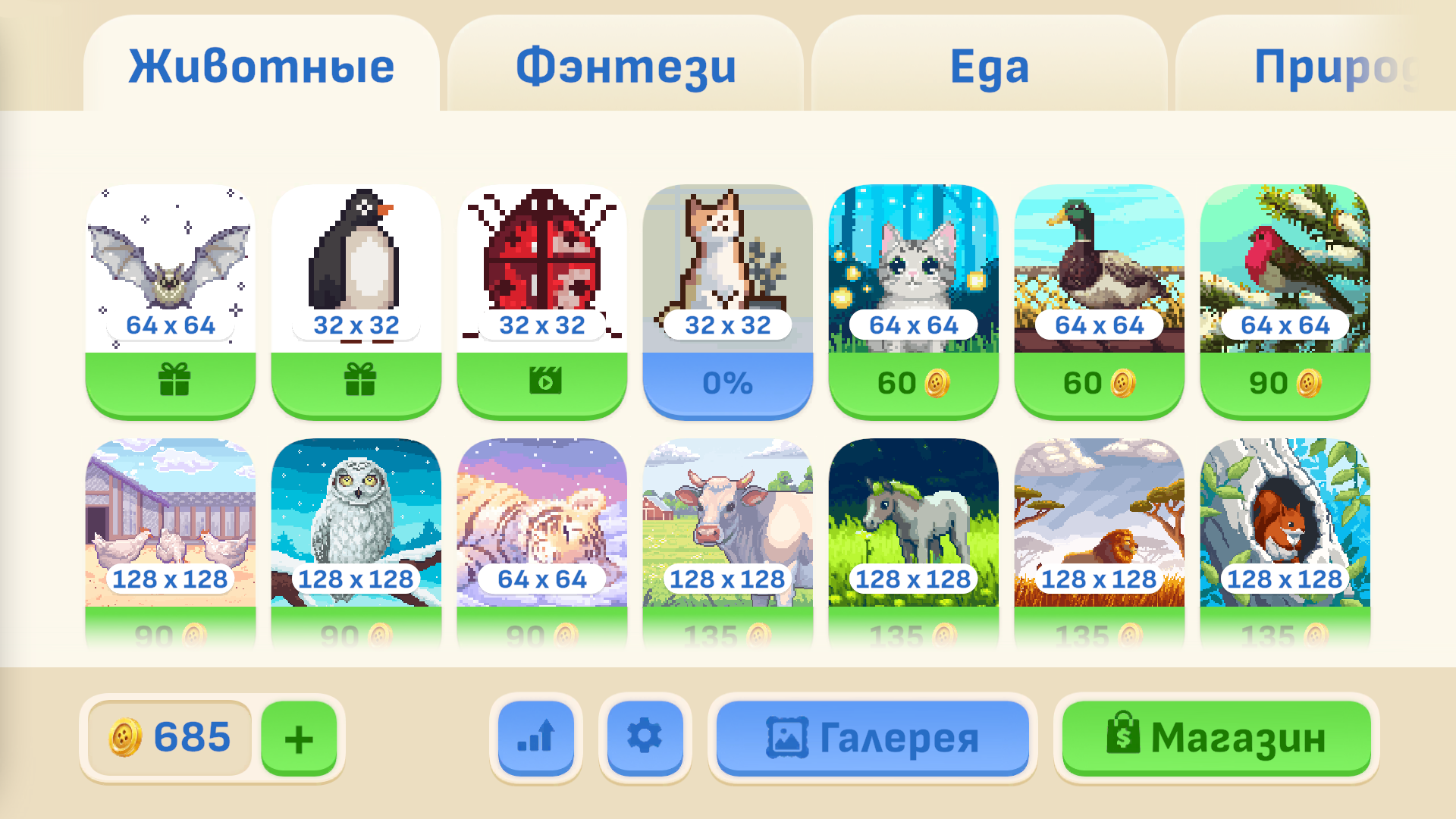Select the snowy owl 128x128 picture
1456x819 pixels.
(356, 523)
